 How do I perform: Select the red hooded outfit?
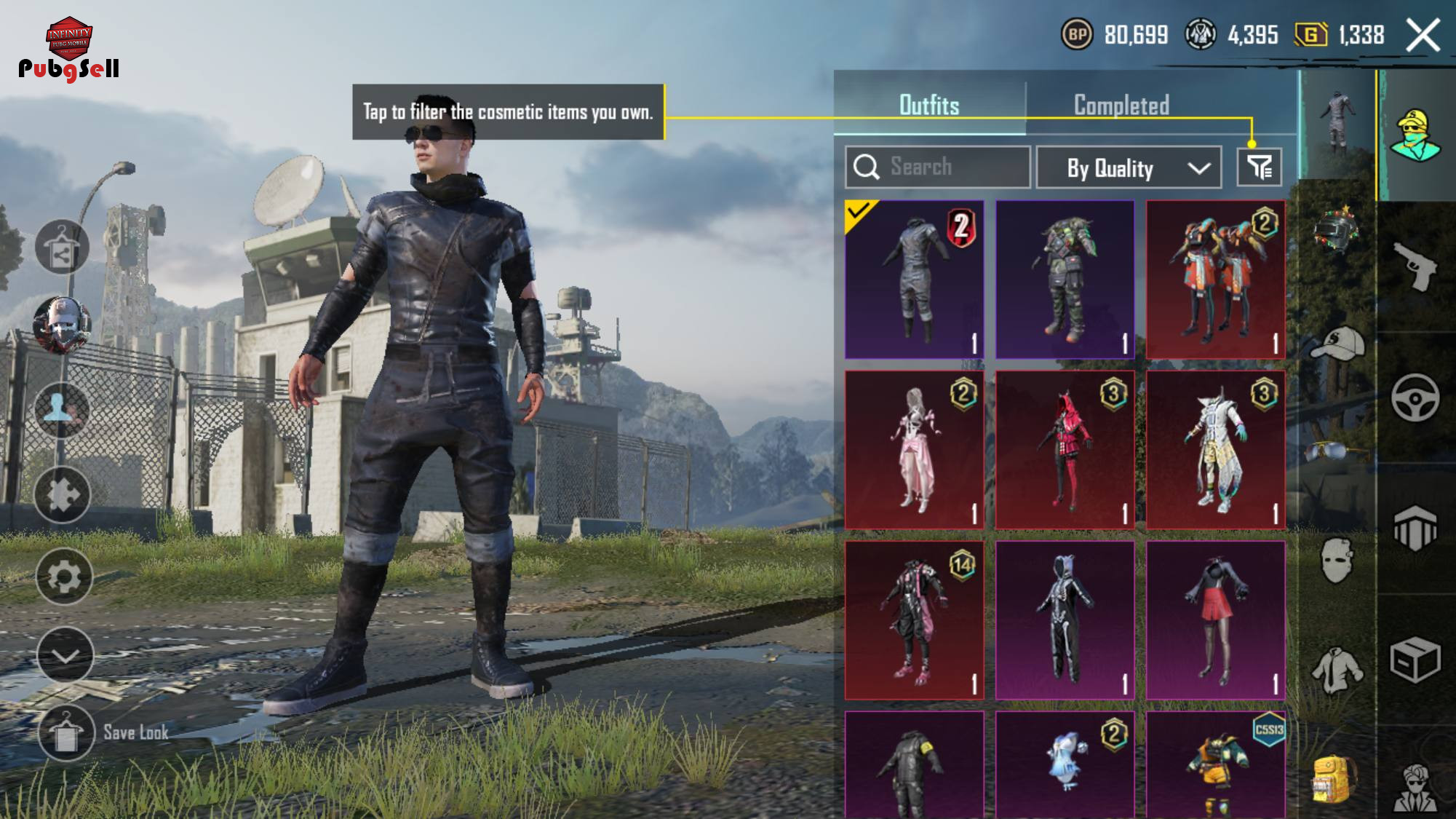[x=1065, y=449]
